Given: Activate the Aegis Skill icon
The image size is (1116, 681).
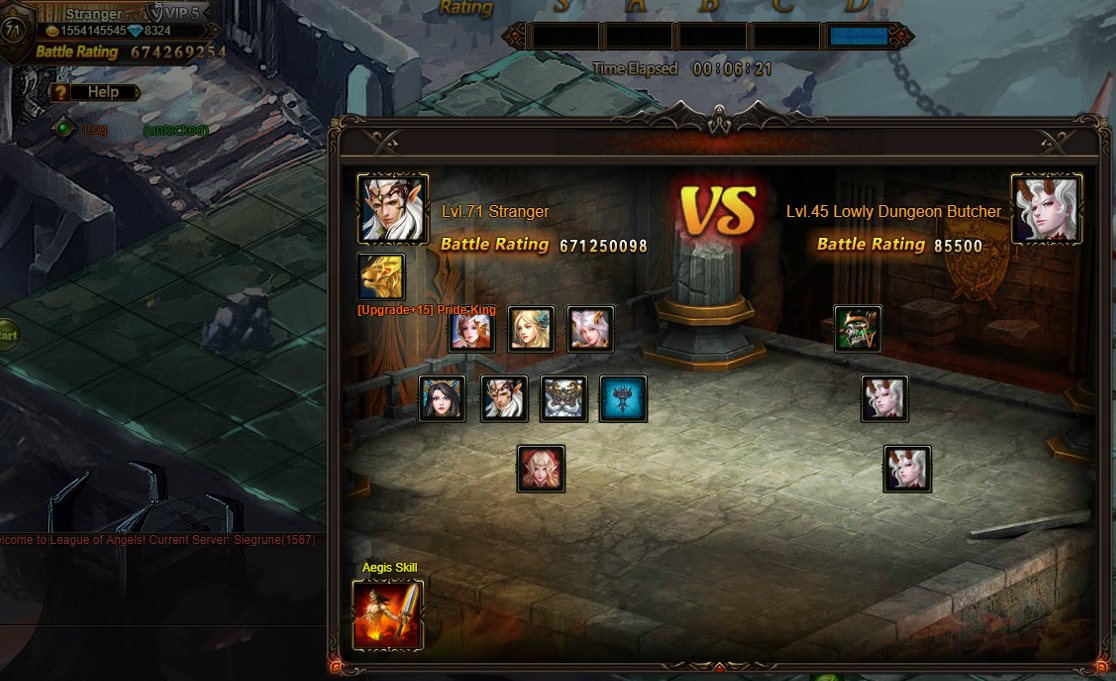Looking at the screenshot, I should coord(387,615).
